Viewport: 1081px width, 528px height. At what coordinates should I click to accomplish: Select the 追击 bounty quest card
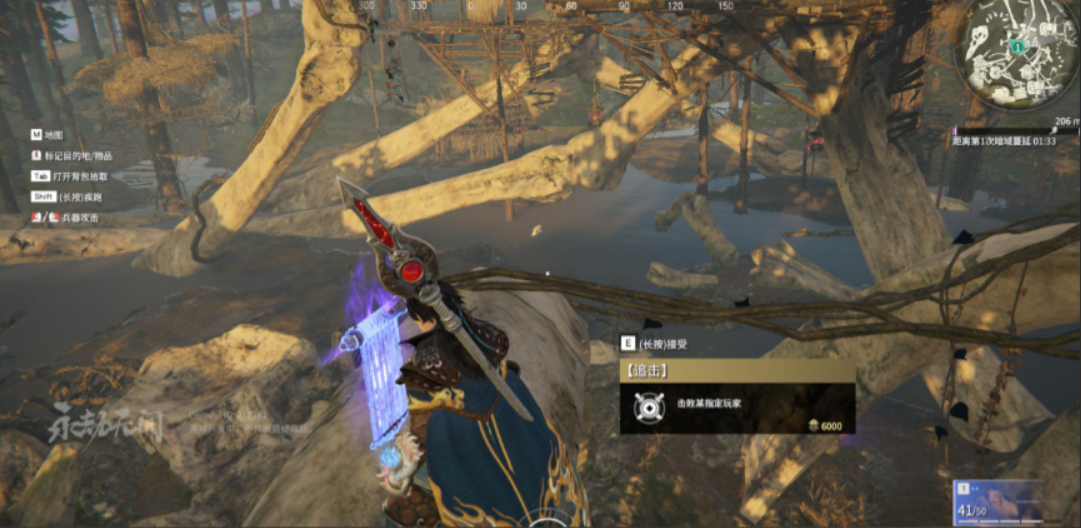tap(736, 397)
